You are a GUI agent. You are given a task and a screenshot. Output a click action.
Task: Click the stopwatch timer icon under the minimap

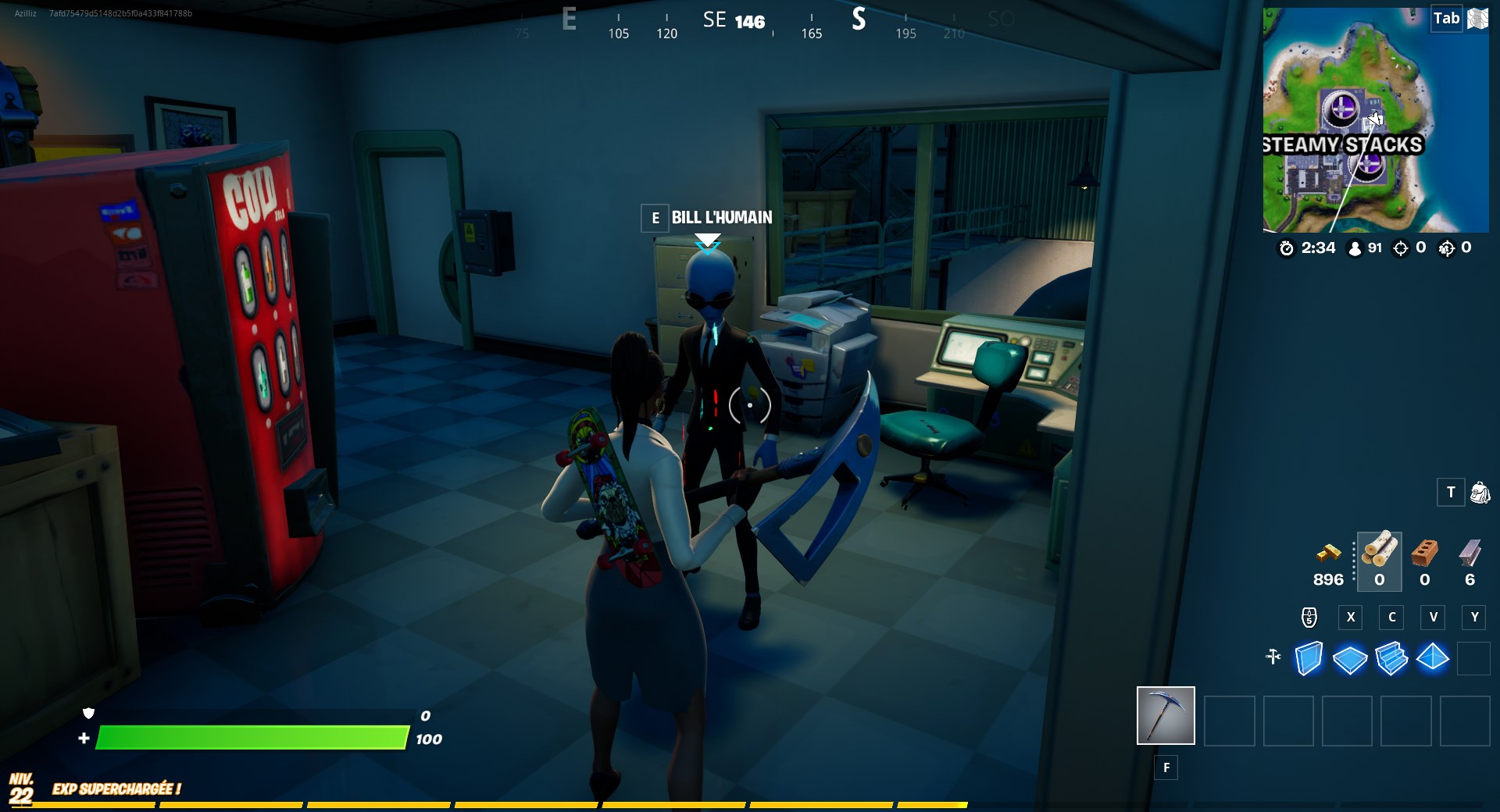[1287, 249]
